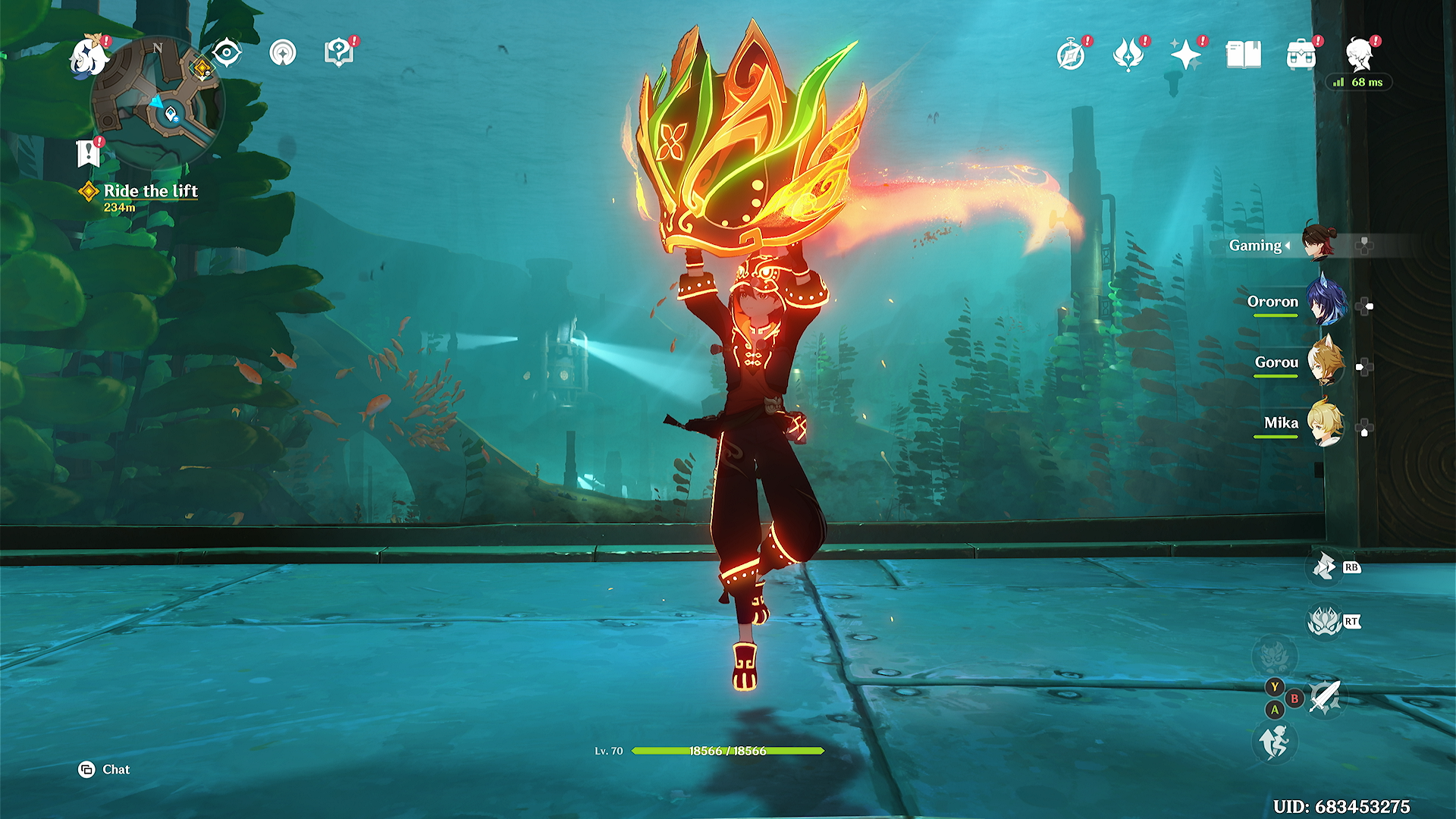Switch to party member Mika
Image resolution: width=1456 pixels, height=819 pixels.
(x=1324, y=423)
